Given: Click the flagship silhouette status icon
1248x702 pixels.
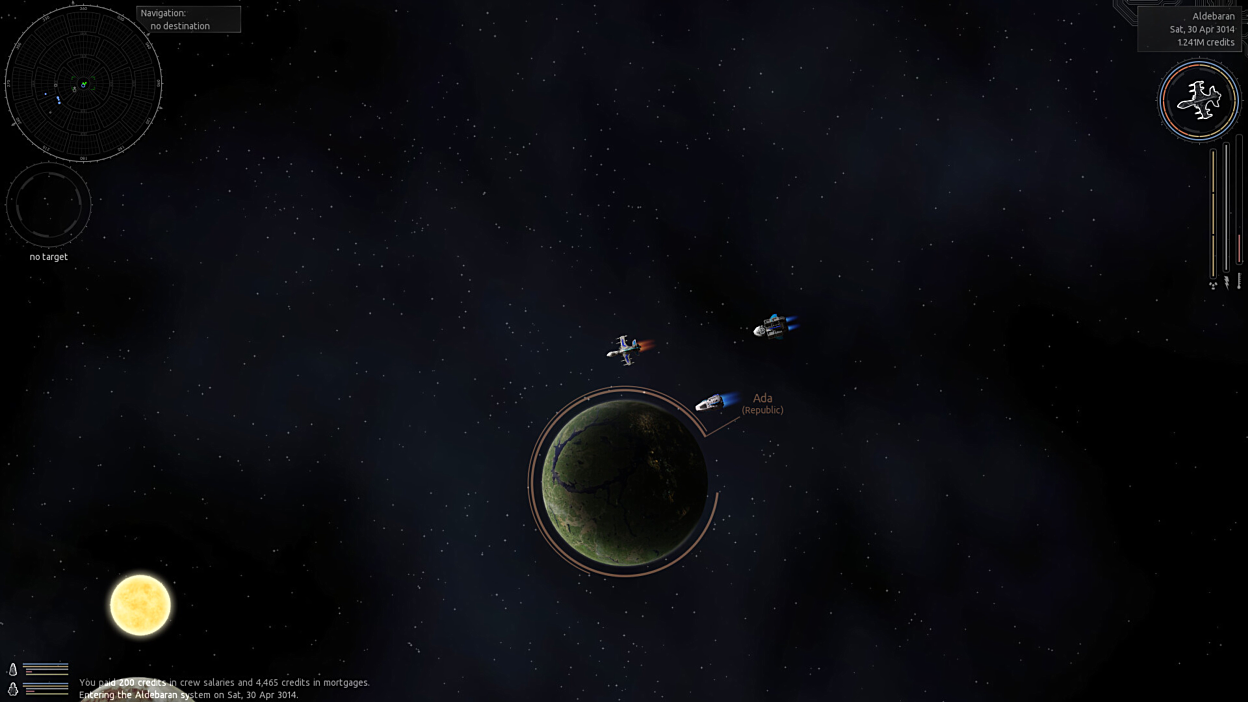Looking at the screenshot, I should pos(1199,100).
